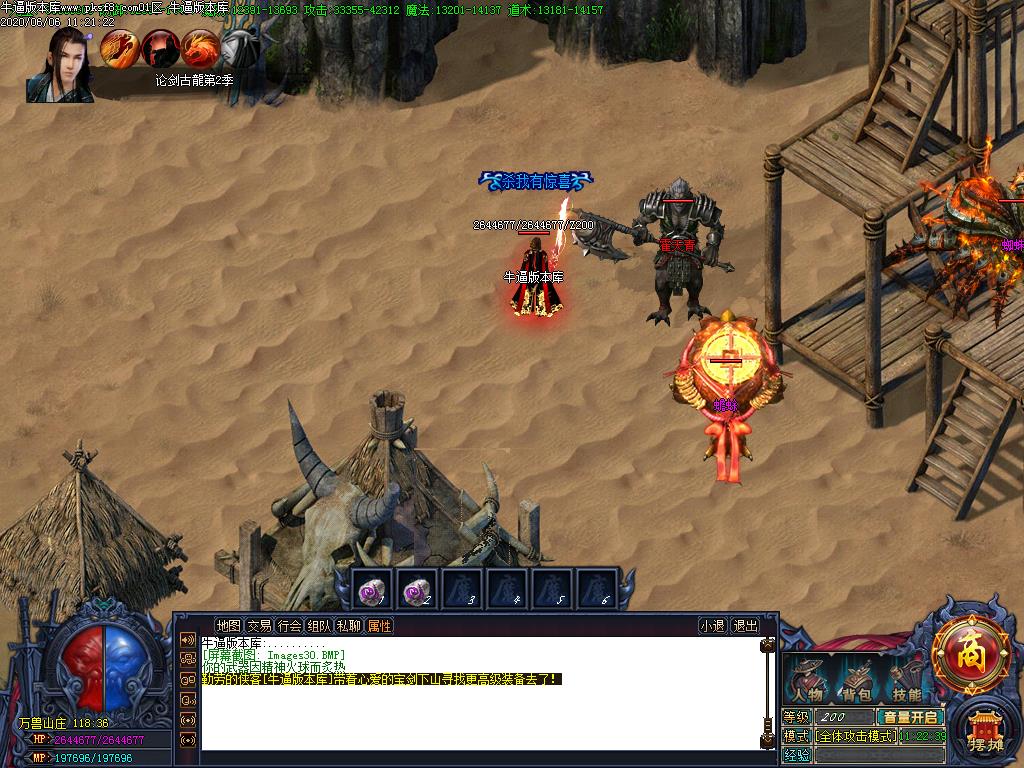Click the 退出 exit button
Screen dimensions: 1024x768
pos(745,626)
